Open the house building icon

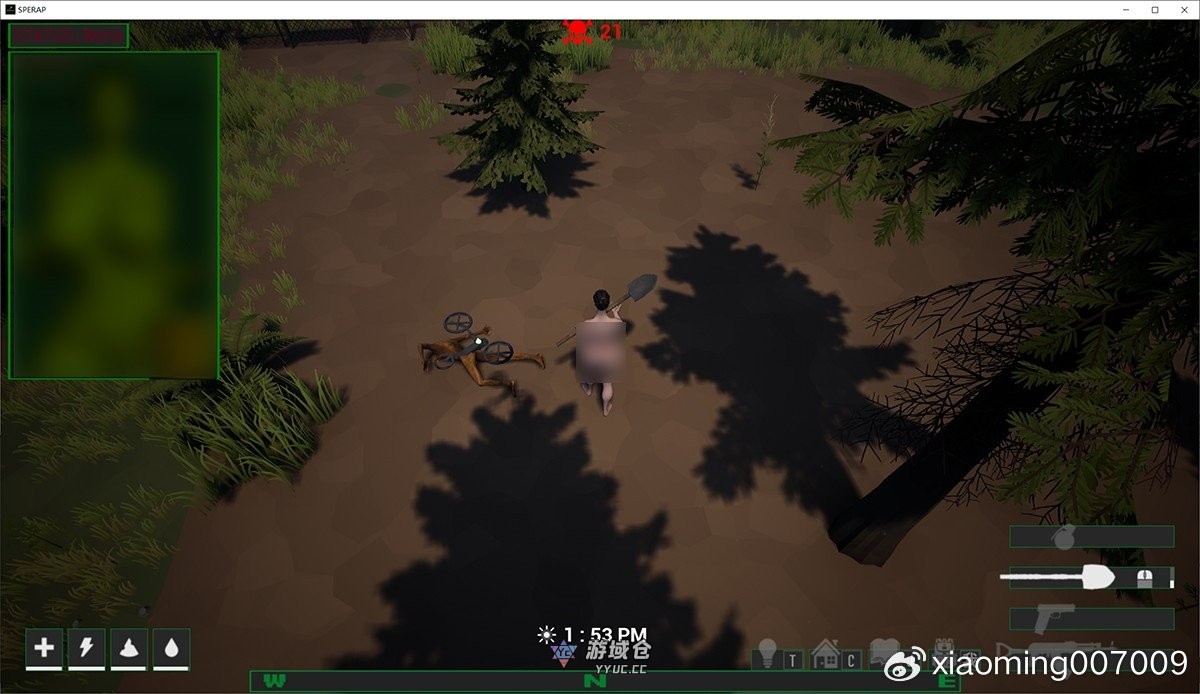[826, 654]
